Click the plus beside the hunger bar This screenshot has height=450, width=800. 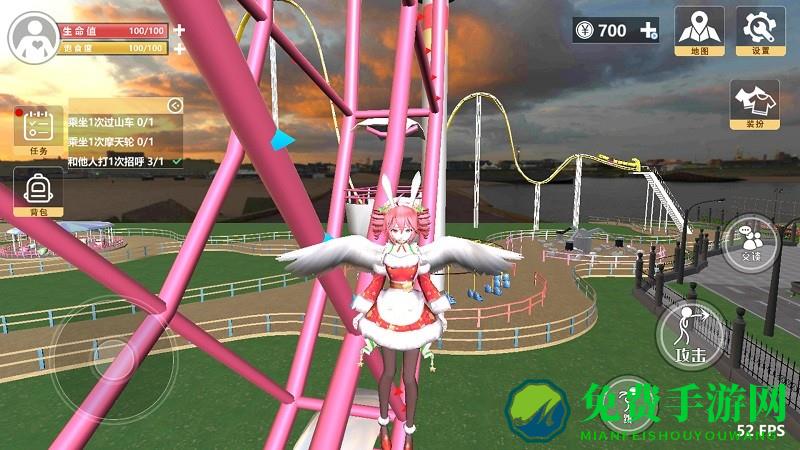pyautogui.click(x=179, y=48)
